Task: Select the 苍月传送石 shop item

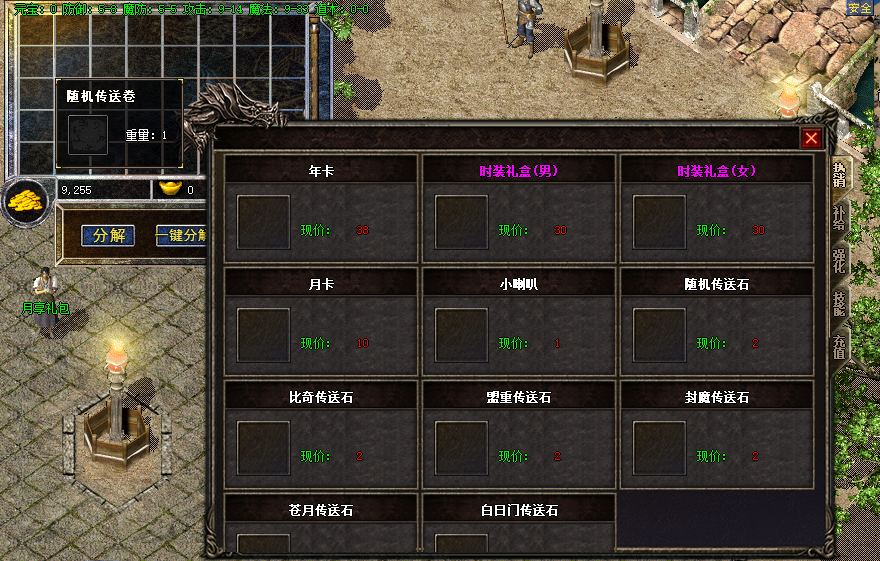Action: [264, 543]
